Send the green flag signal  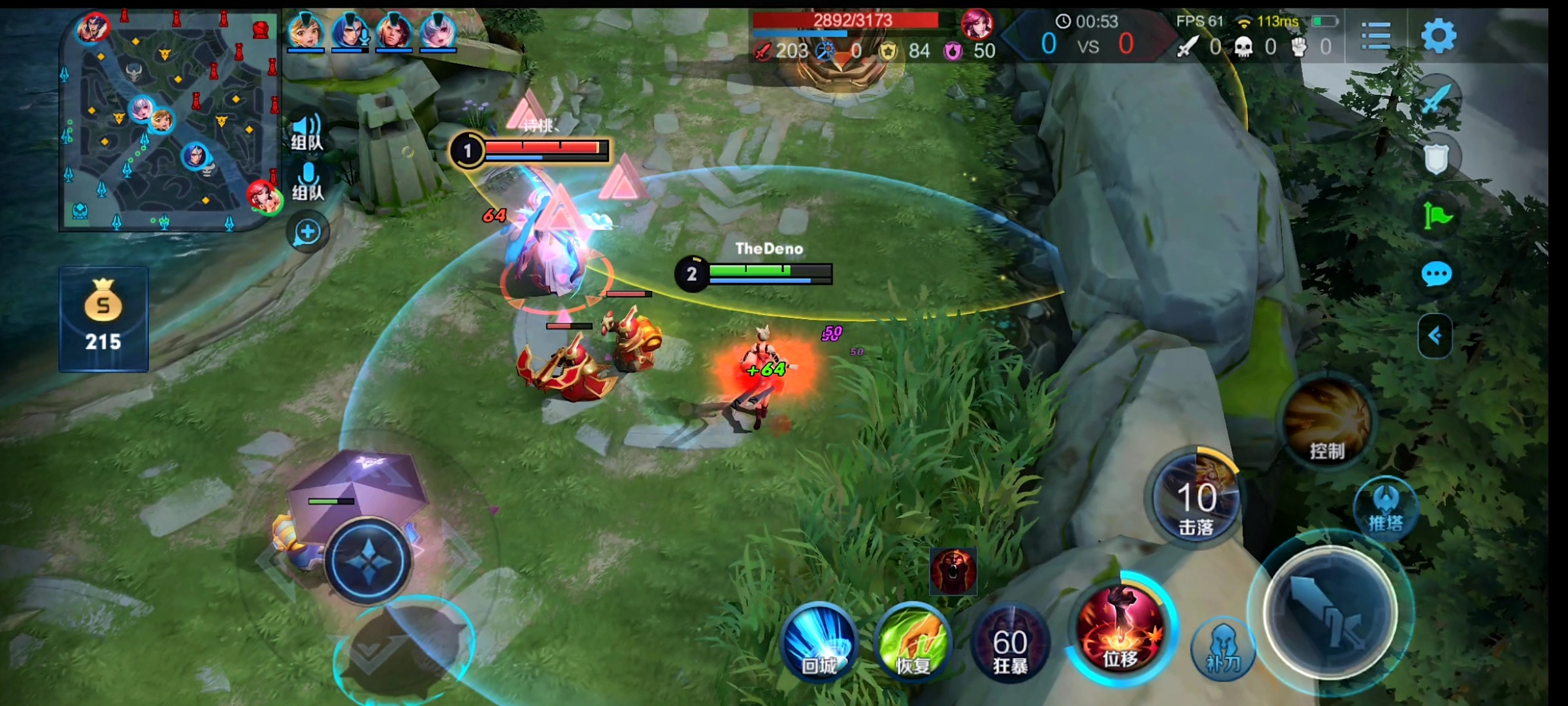[x=1436, y=216]
